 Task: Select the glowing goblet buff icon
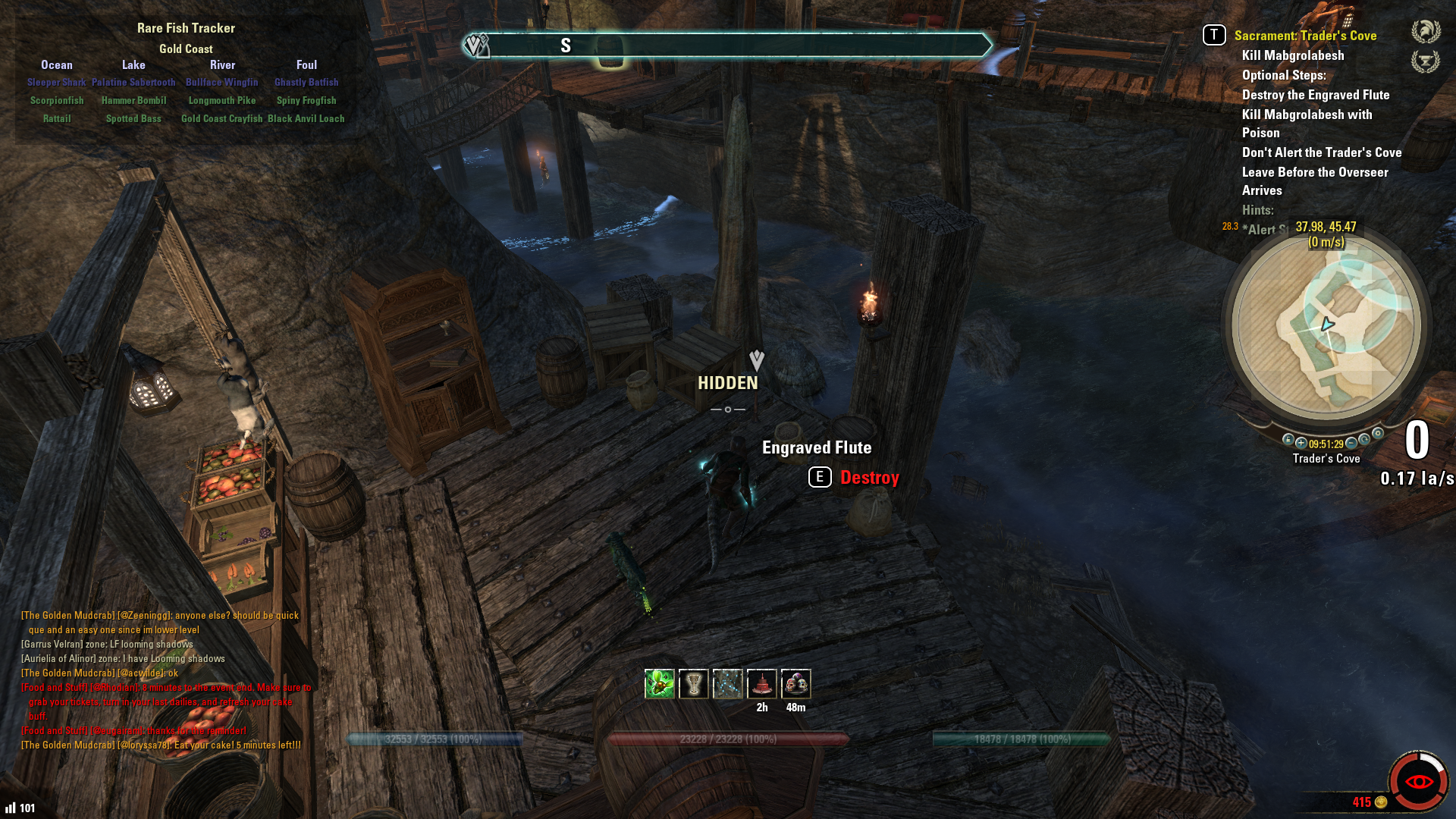click(x=693, y=684)
